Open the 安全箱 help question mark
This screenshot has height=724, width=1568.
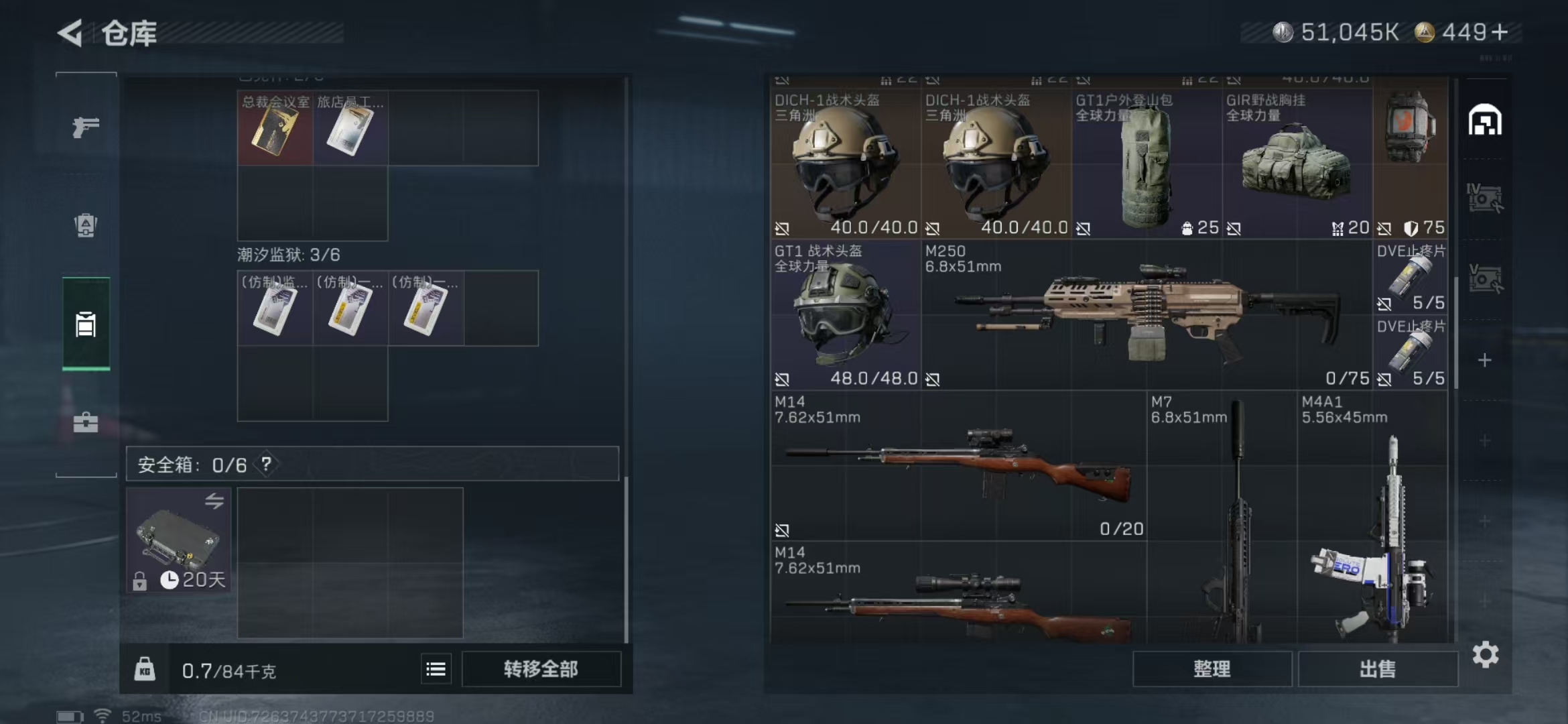pos(266,464)
